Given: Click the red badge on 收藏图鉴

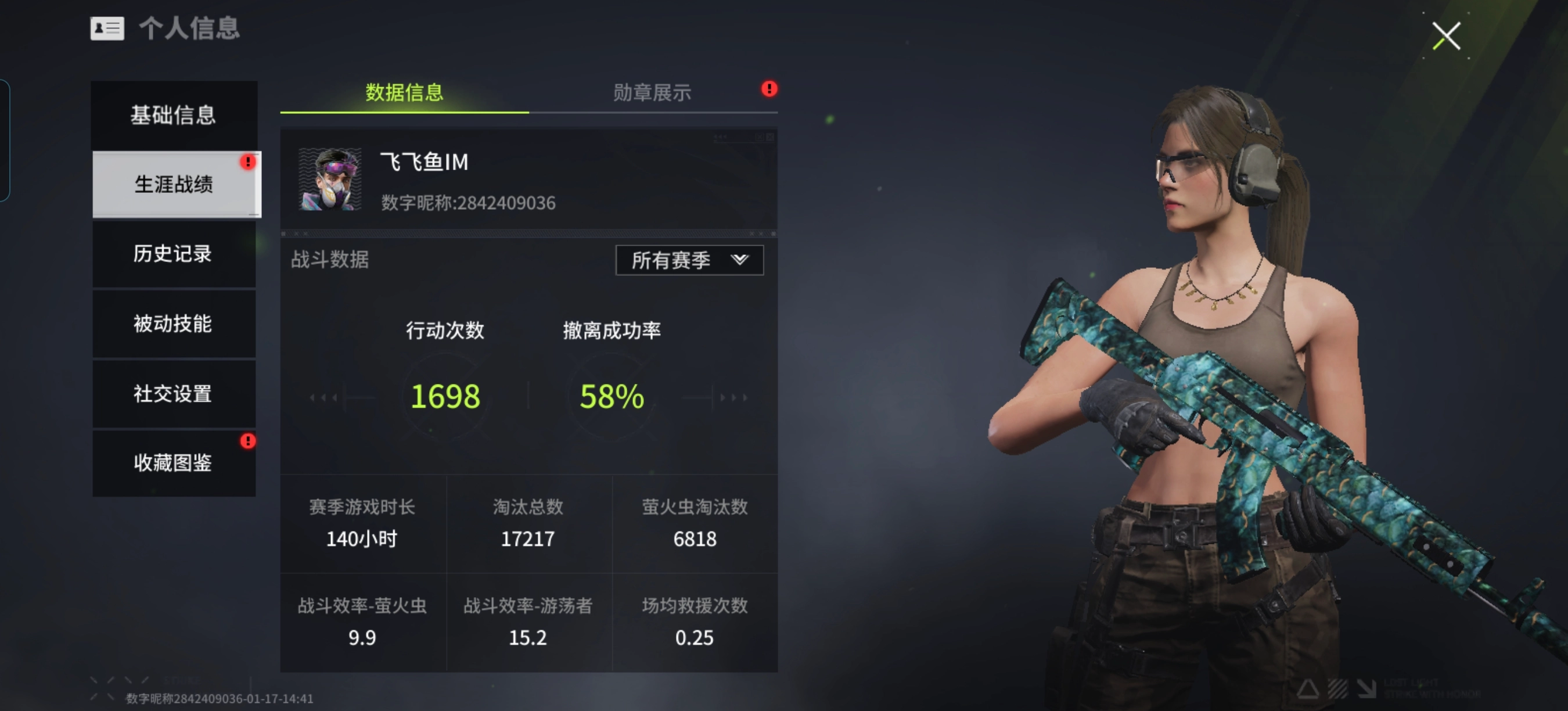Looking at the screenshot, I should click(248, 441).
